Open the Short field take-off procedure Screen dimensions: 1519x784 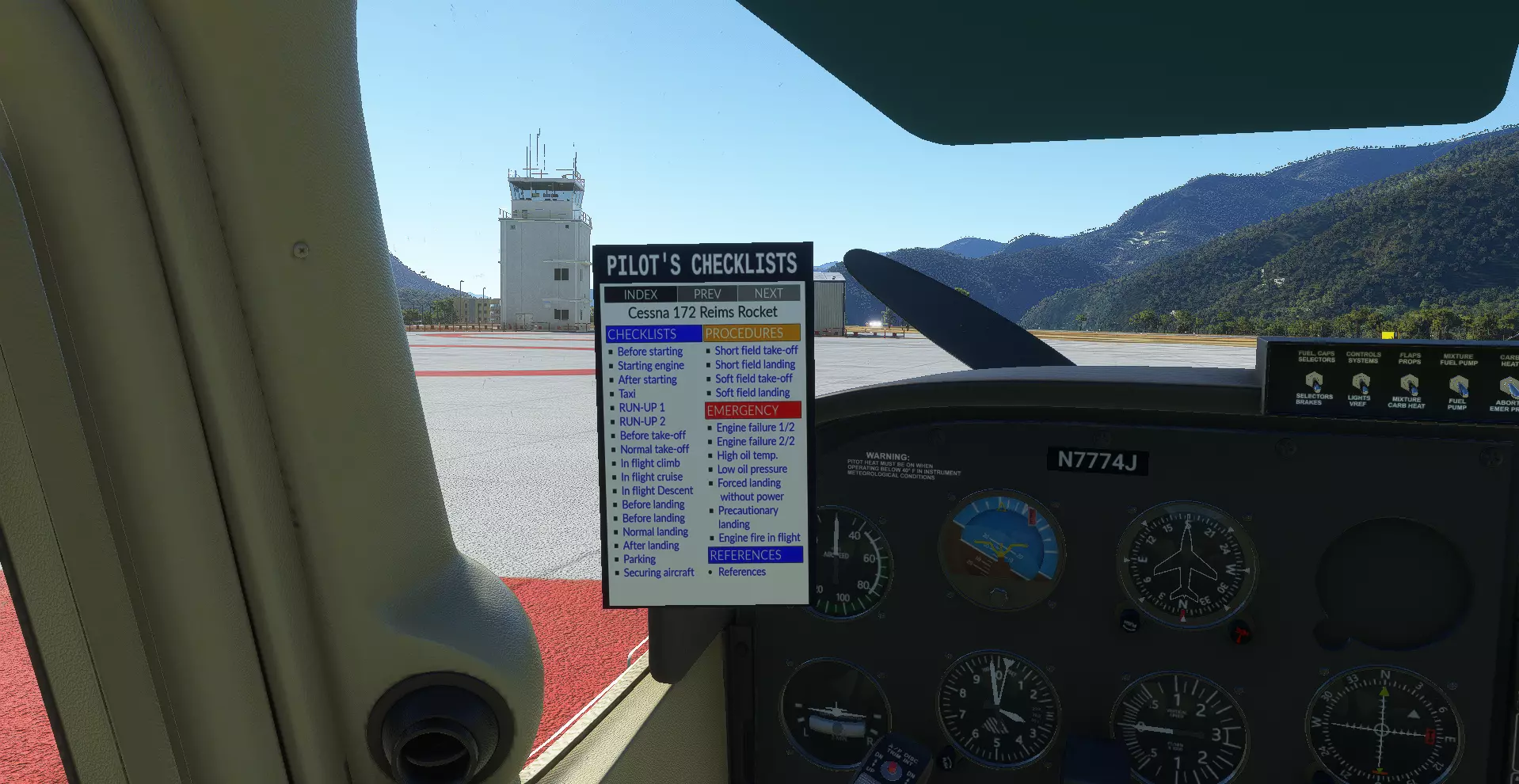pos(756,350)
